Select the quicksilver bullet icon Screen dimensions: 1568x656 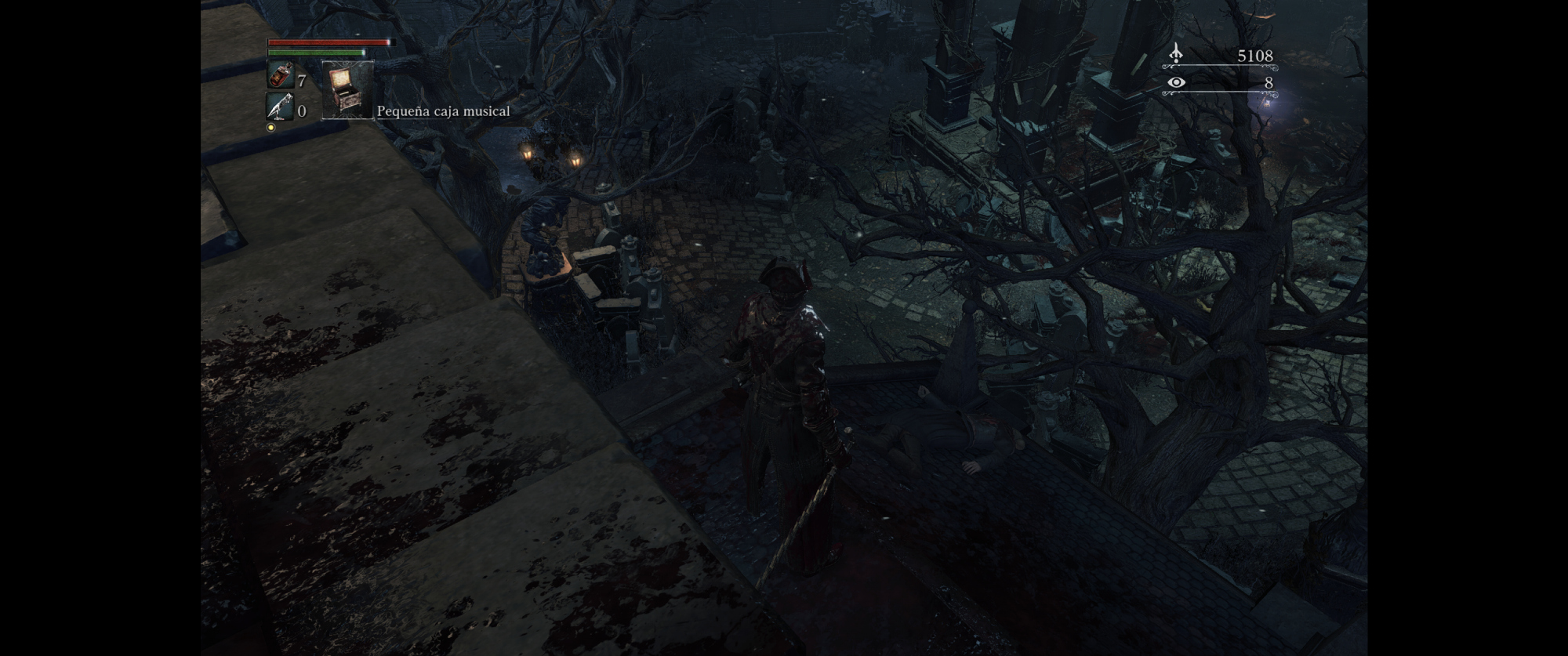tap(280, 107)
